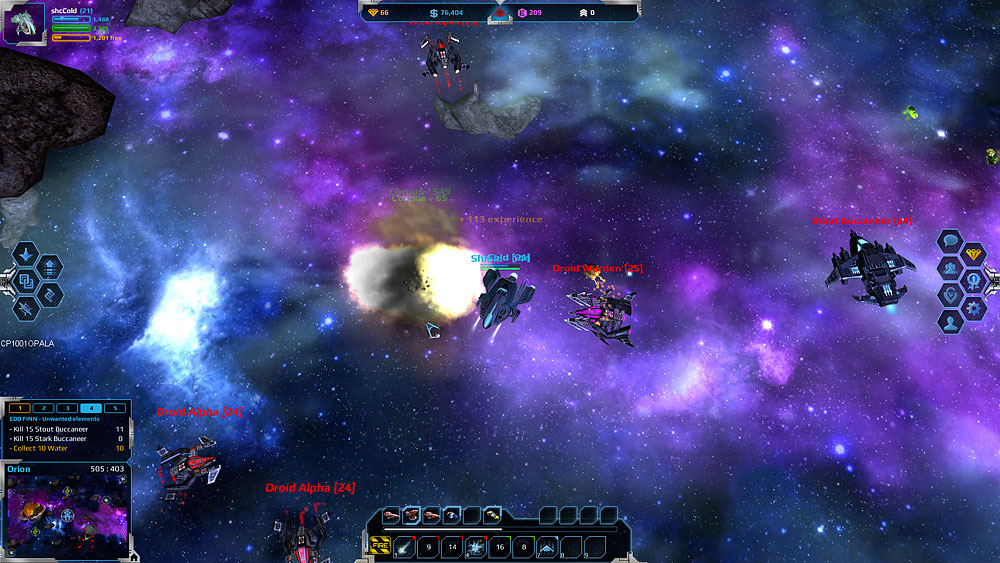Open the player profile hex icon
1000x563 pixels.
(950, 323)
